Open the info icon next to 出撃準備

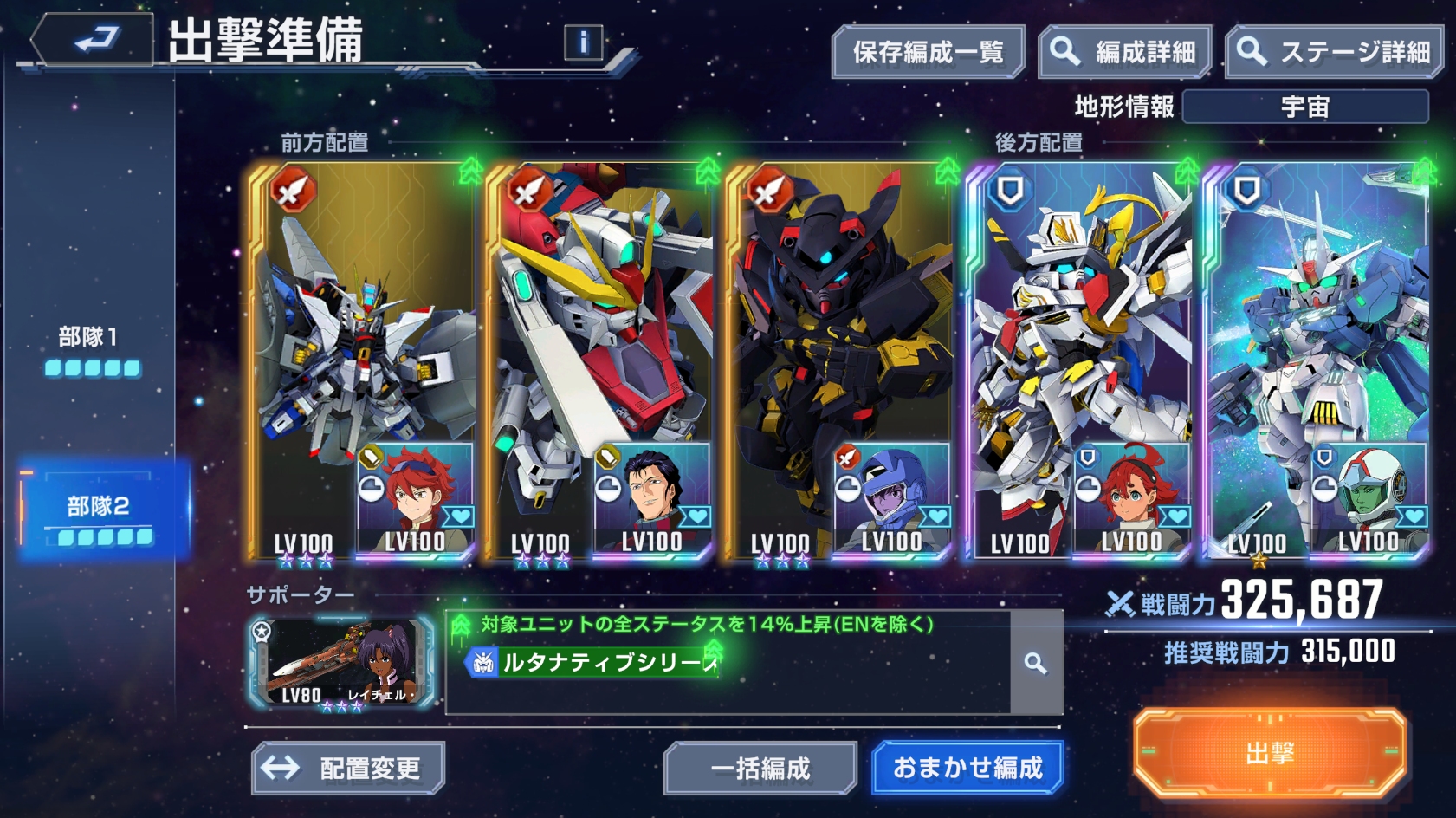[x=583, y=42]
